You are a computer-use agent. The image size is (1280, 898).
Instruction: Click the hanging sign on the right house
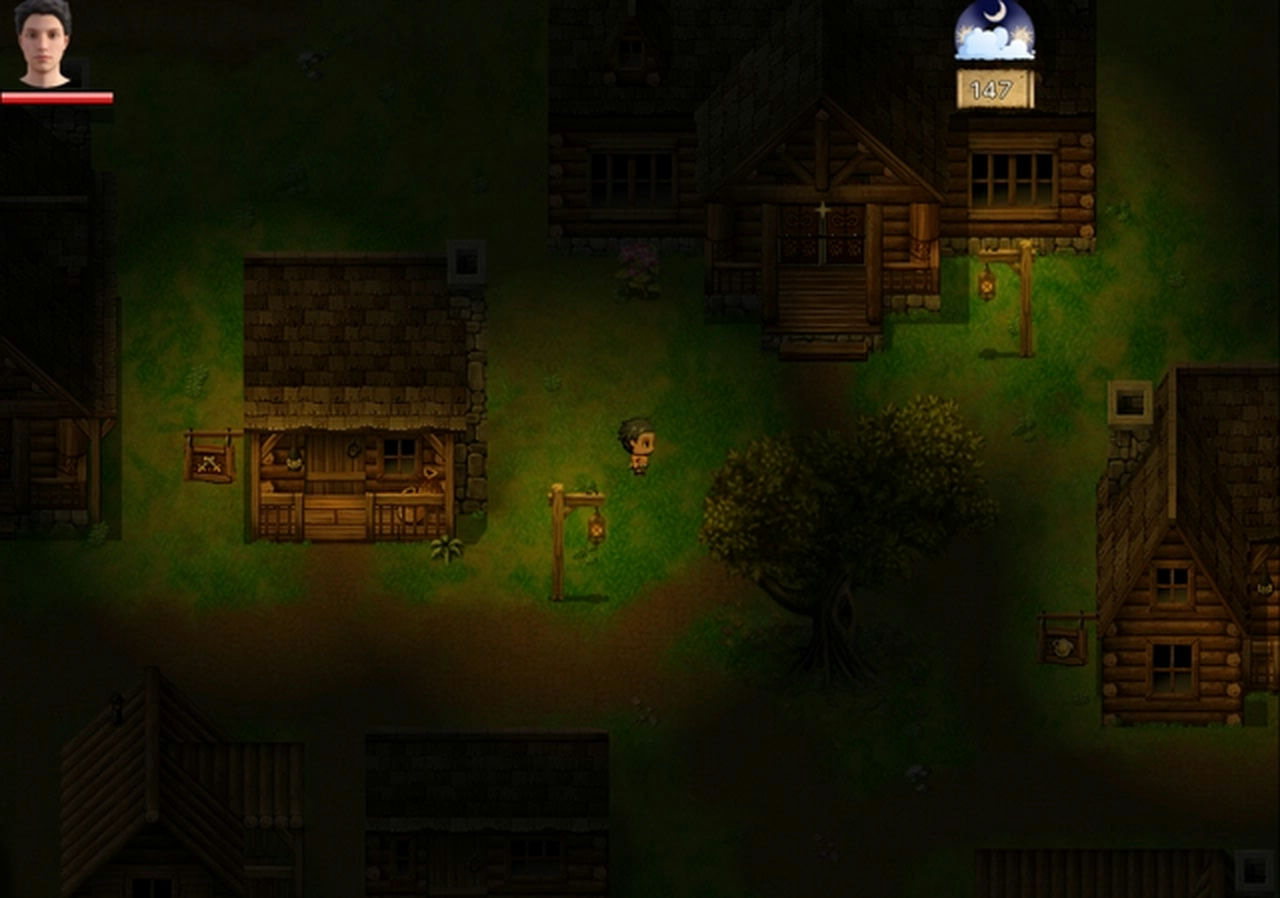1062,645
